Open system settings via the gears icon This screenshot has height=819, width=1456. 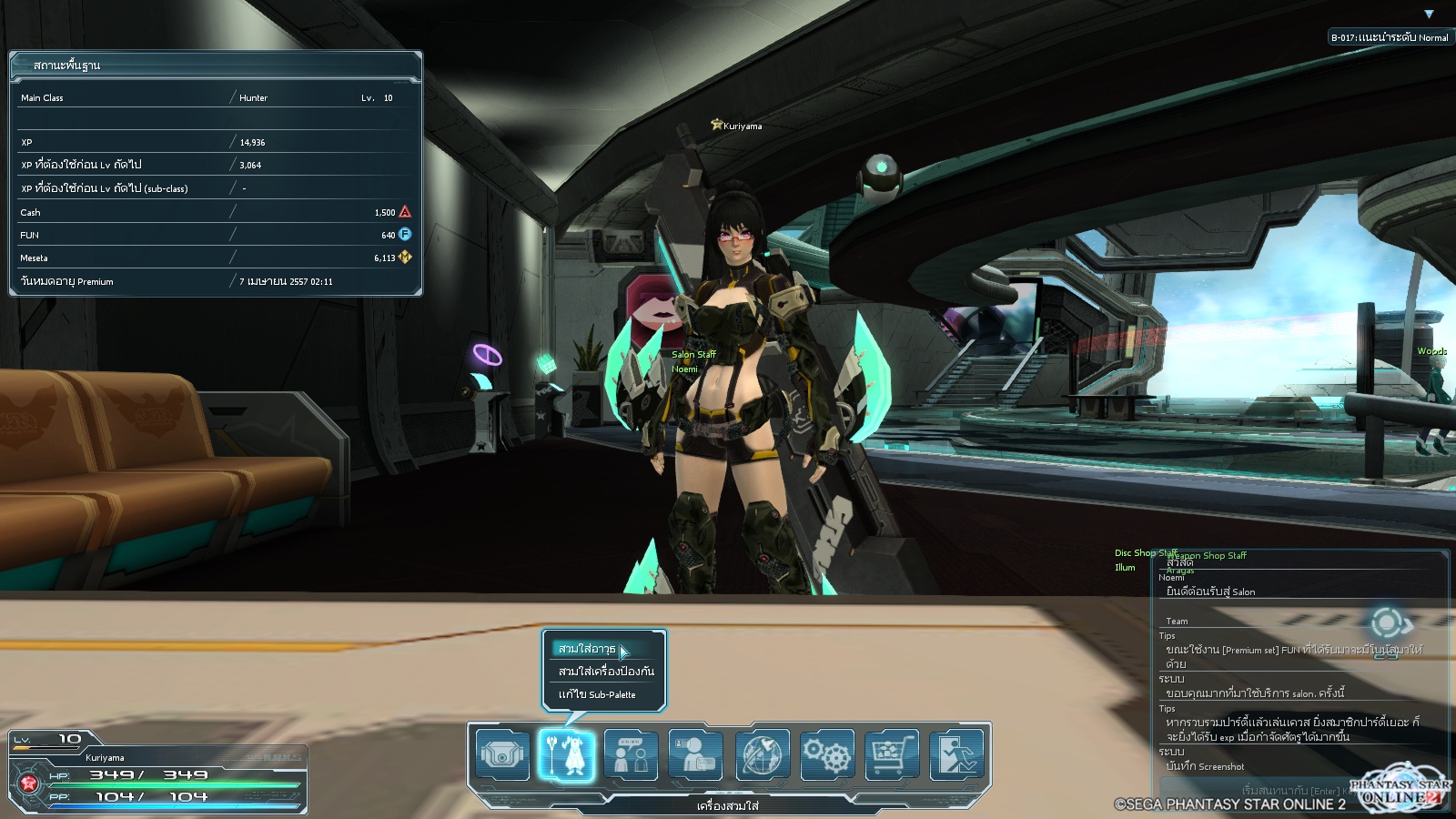[827, 754]
